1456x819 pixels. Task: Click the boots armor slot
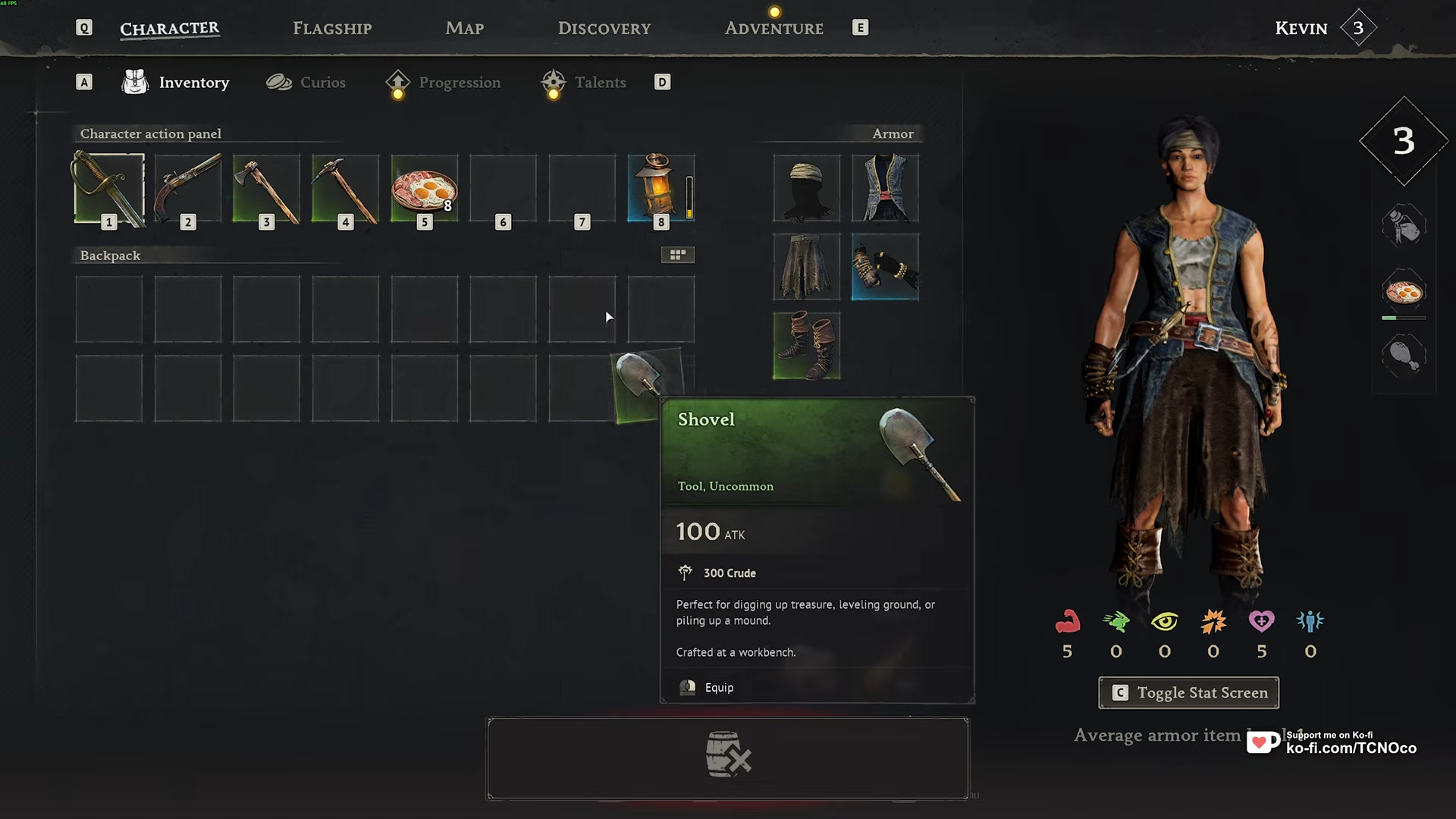pyautogui.click(x=806, y=346)
